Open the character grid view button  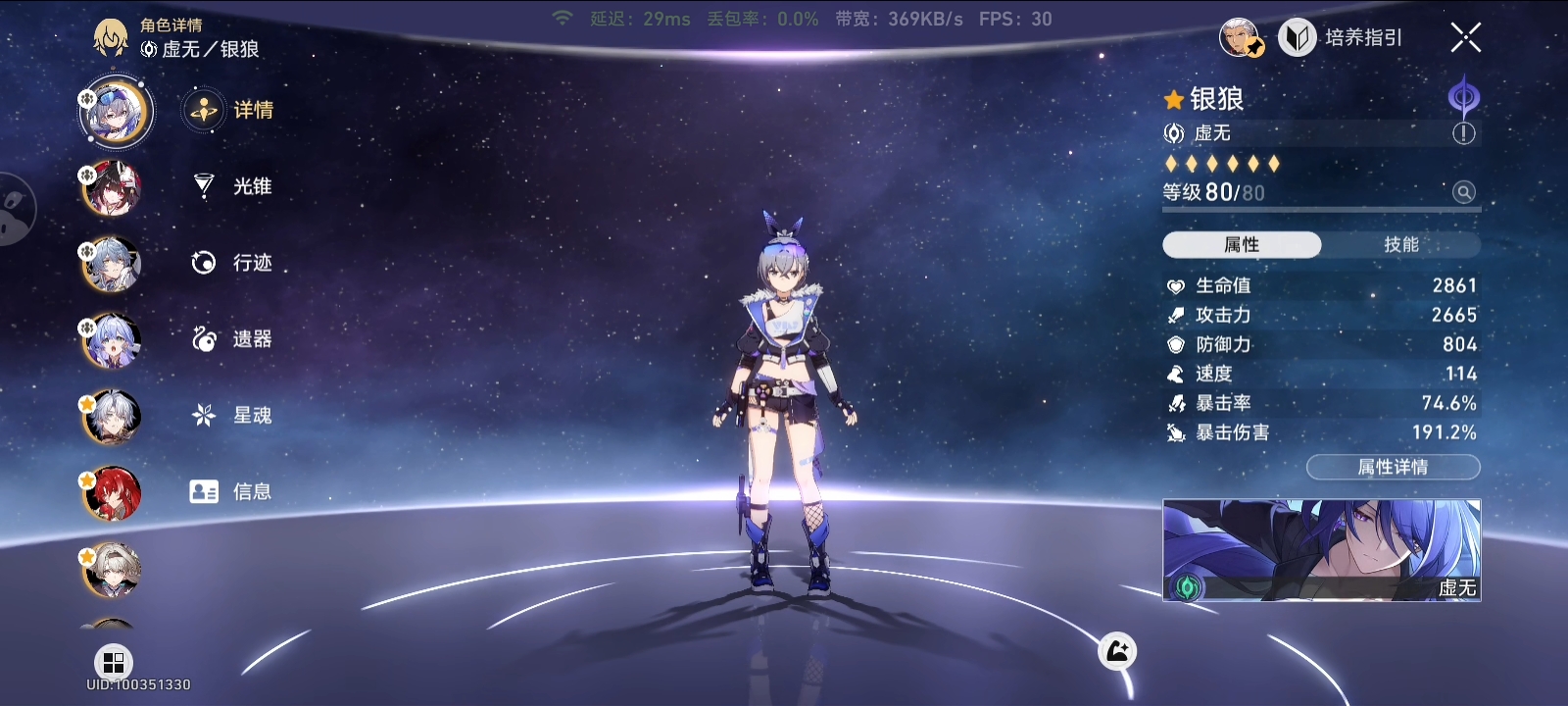click(x=114, y=663)
